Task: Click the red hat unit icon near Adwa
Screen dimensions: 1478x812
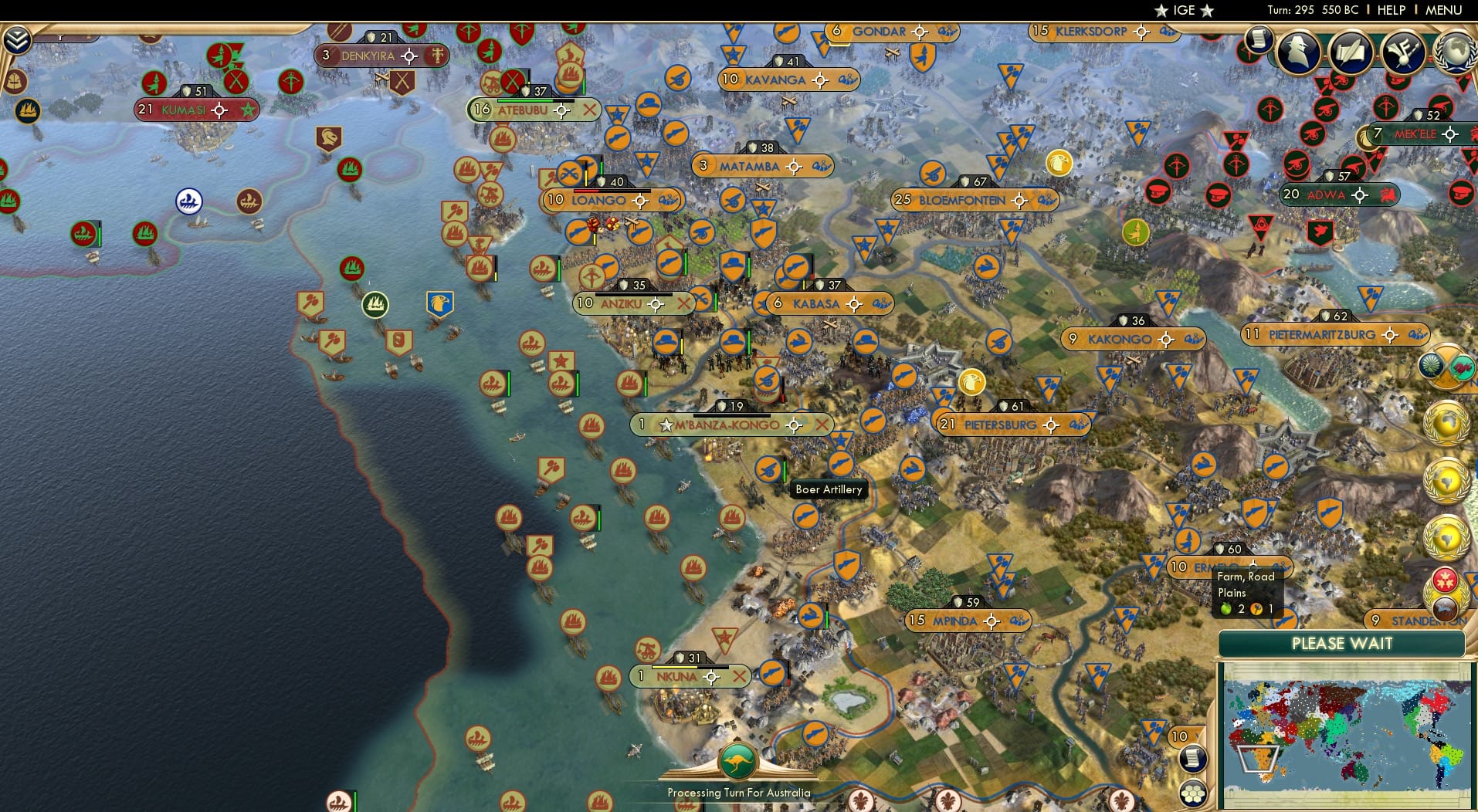Action: pos(1217,196)
